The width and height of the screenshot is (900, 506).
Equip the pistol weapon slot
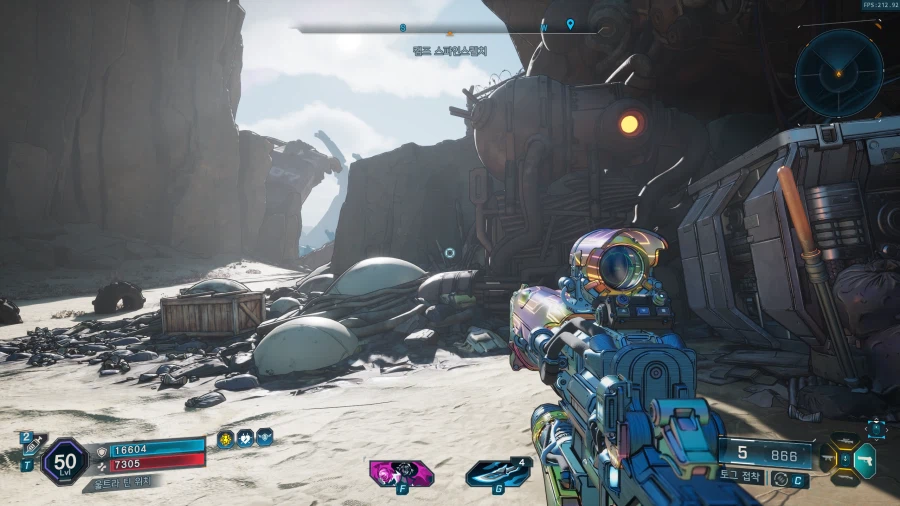coord(866,458)
